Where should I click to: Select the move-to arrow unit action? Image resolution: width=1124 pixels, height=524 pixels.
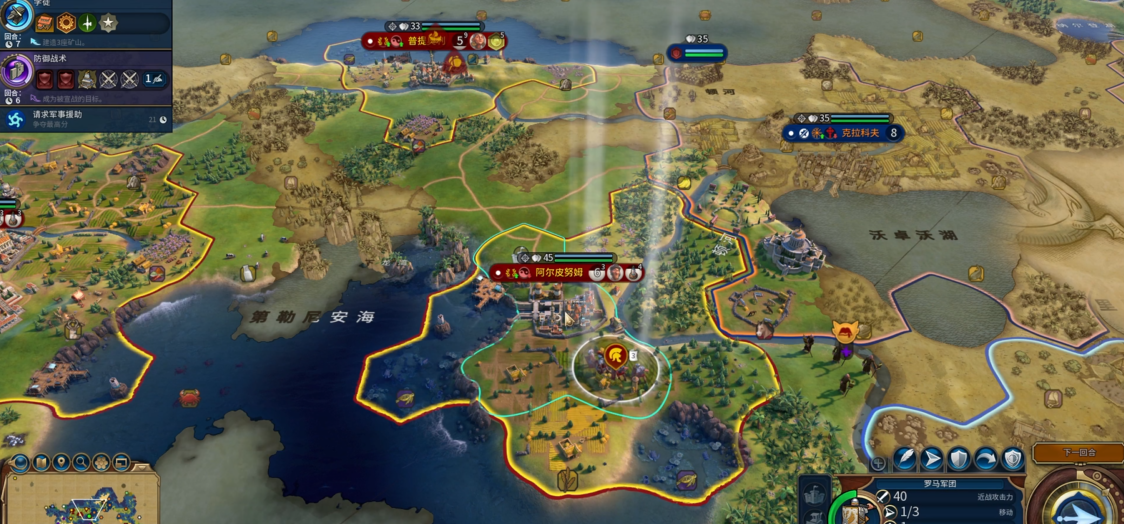tap(932, 459)
